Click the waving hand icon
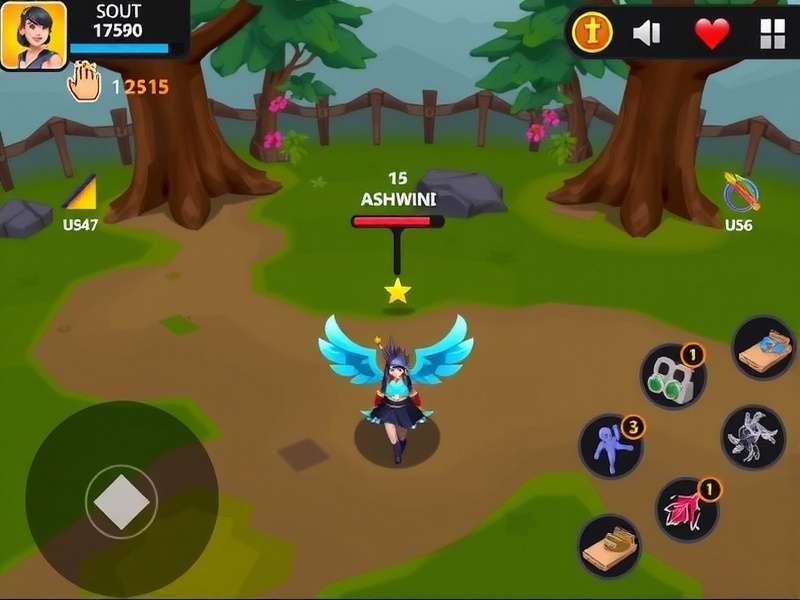 pos(85,82)
